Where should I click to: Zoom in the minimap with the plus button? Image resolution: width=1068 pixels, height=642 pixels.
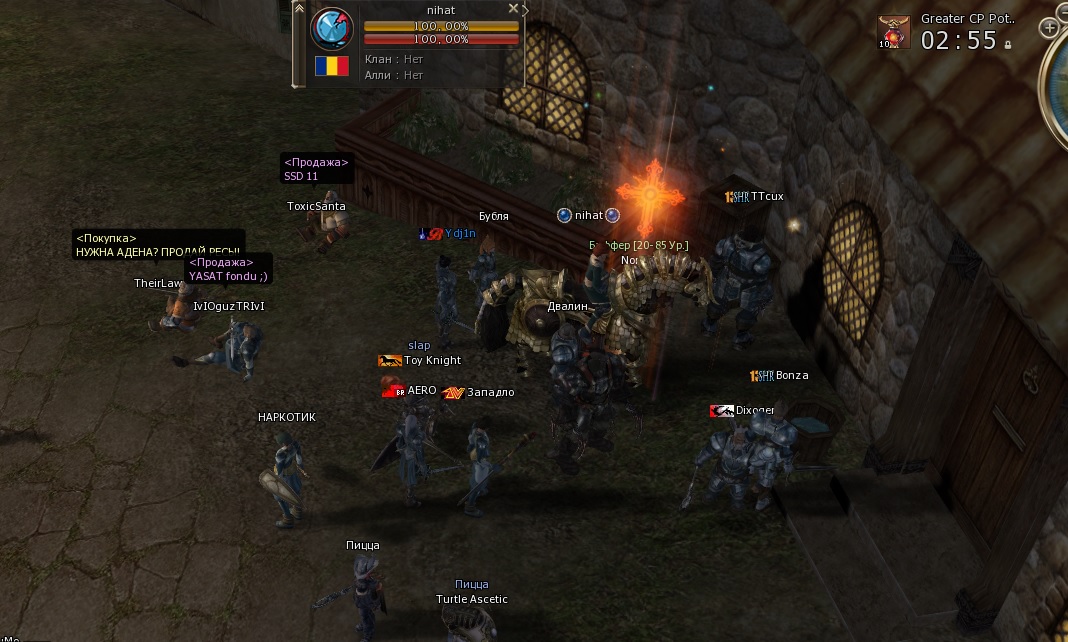click(x=1049, y=28)
